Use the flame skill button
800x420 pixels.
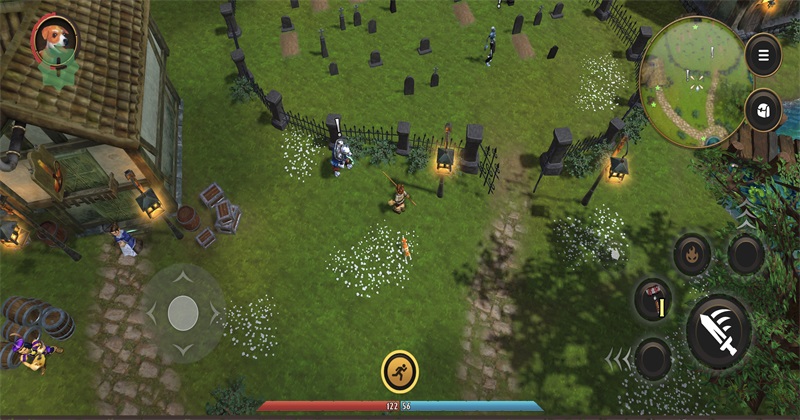pyautogui.click(x=692, y=254)
